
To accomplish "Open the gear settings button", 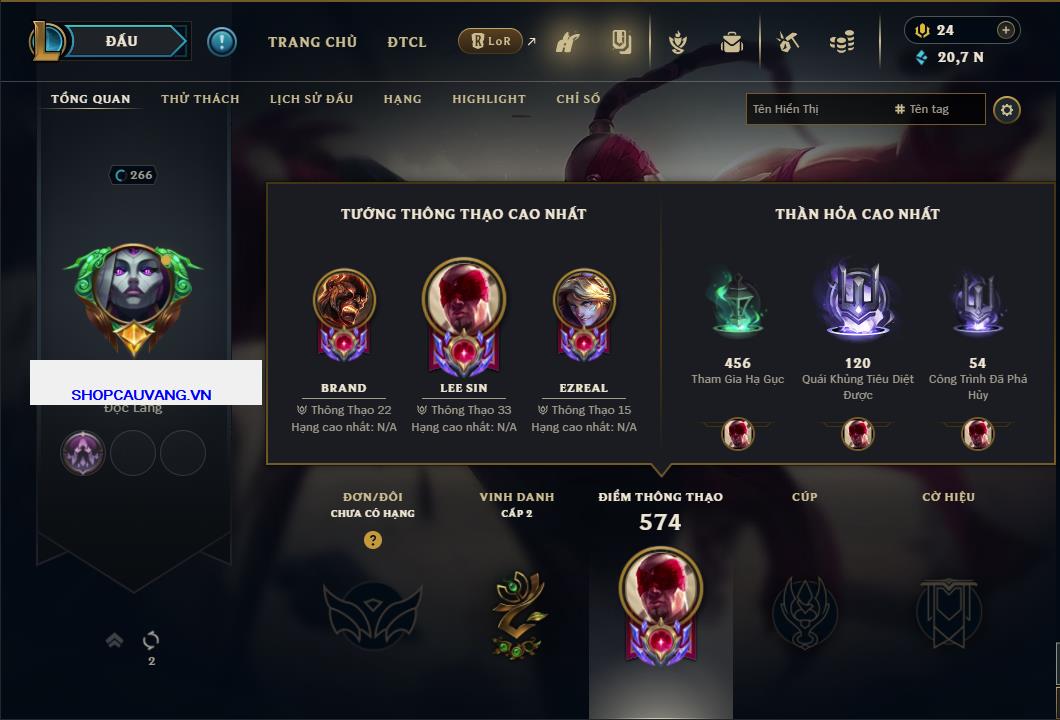I will [x=1007, y=109].
